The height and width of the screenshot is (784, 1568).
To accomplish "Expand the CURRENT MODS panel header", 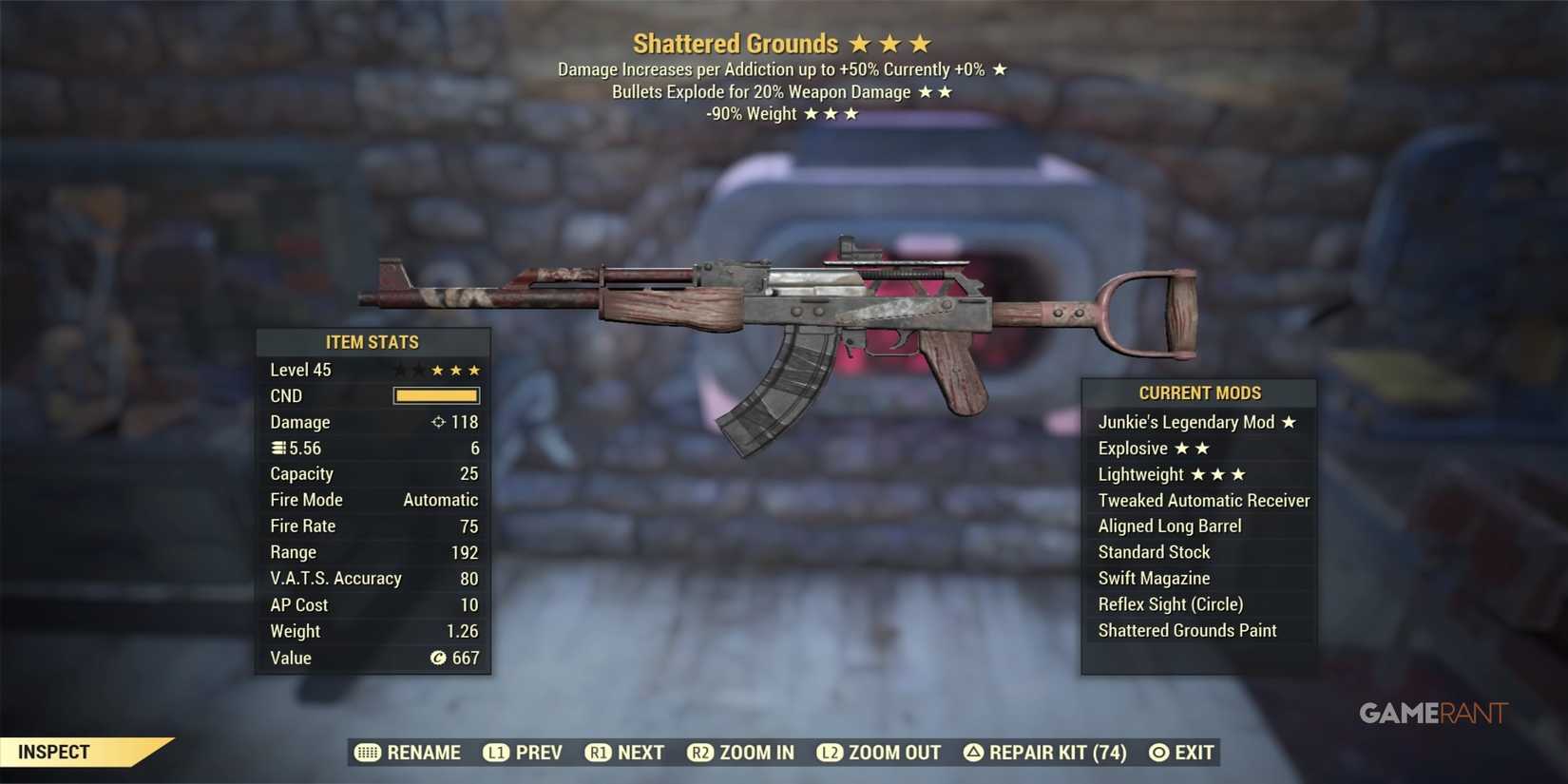I will (x=1199, y=392).
